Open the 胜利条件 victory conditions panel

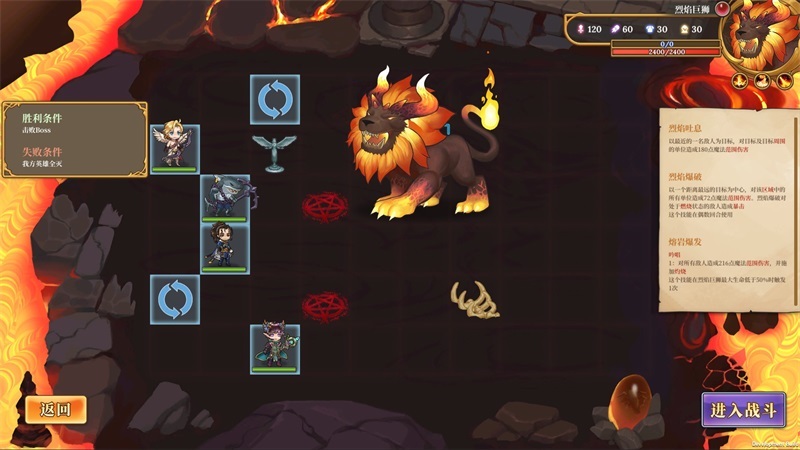pos(73,139)
